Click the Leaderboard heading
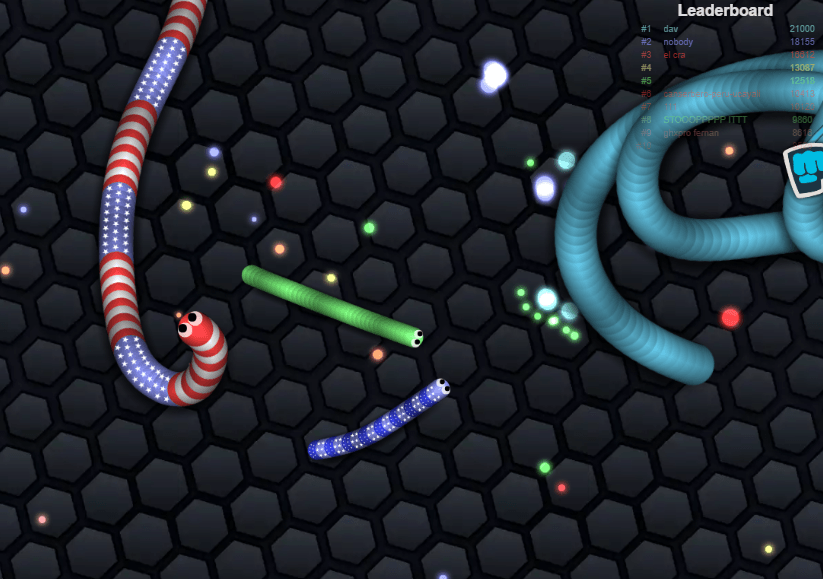823x579 pixels. point(724,10)
